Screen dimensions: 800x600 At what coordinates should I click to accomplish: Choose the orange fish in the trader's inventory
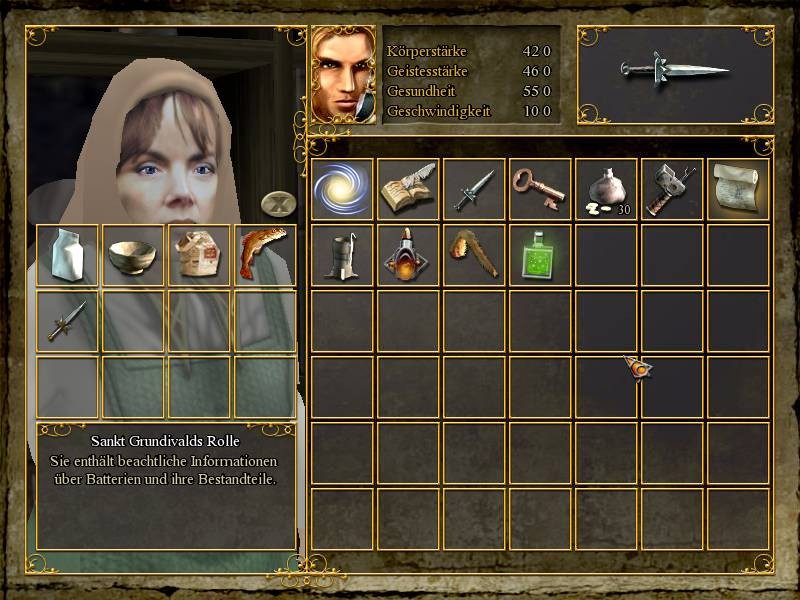(264, 254)
